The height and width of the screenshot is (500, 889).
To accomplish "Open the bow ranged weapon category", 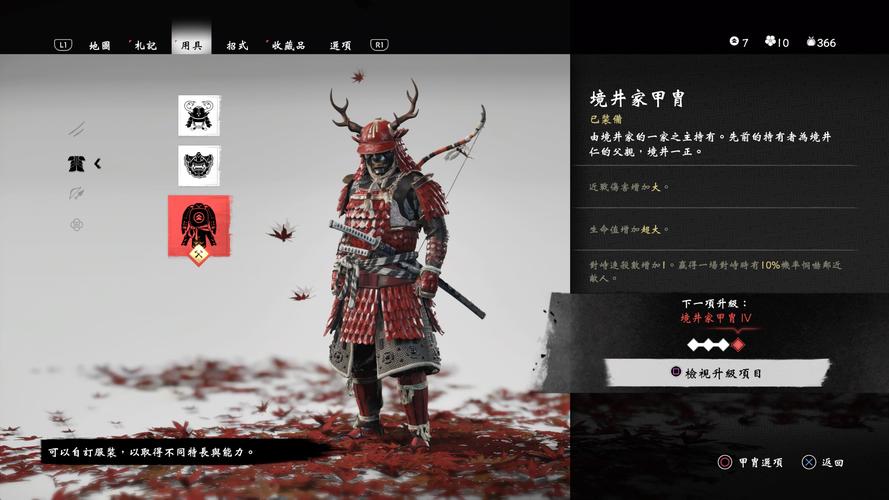I will (77, 193).
